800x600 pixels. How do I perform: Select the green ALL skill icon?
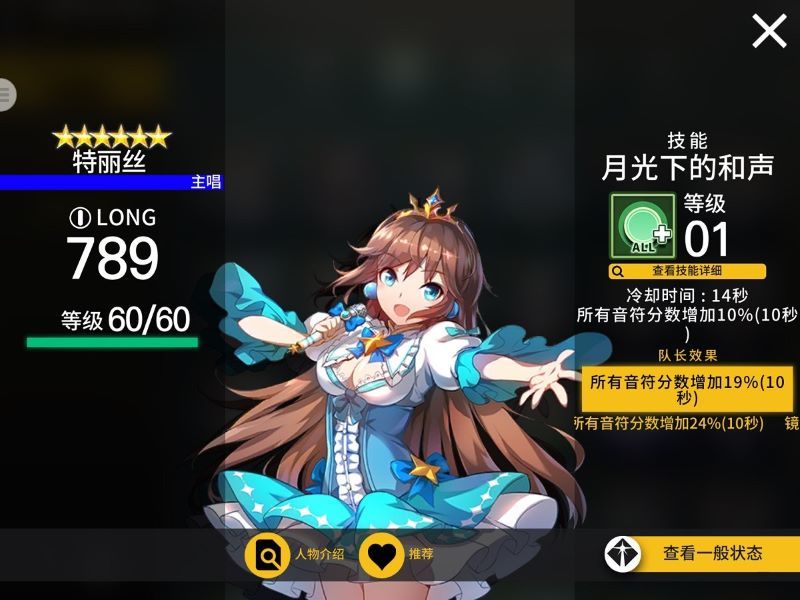644,226
